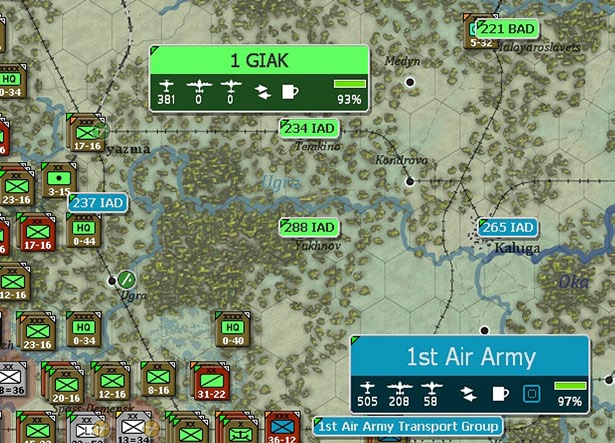Select the HQ unit counter marked 0-44

[x=84, y=231]
